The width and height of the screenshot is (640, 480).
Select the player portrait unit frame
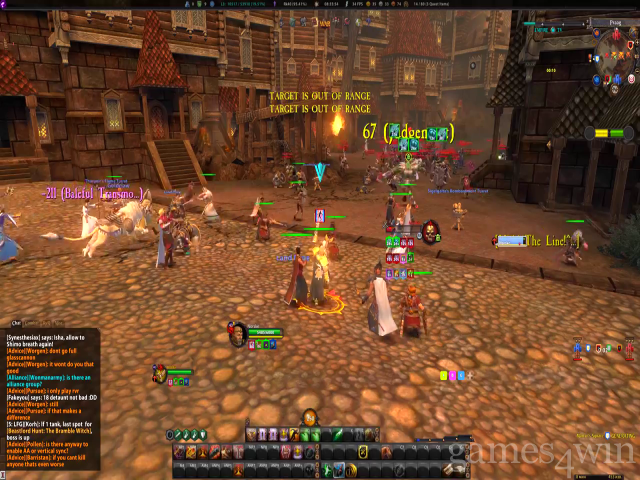tap(237, 332)
